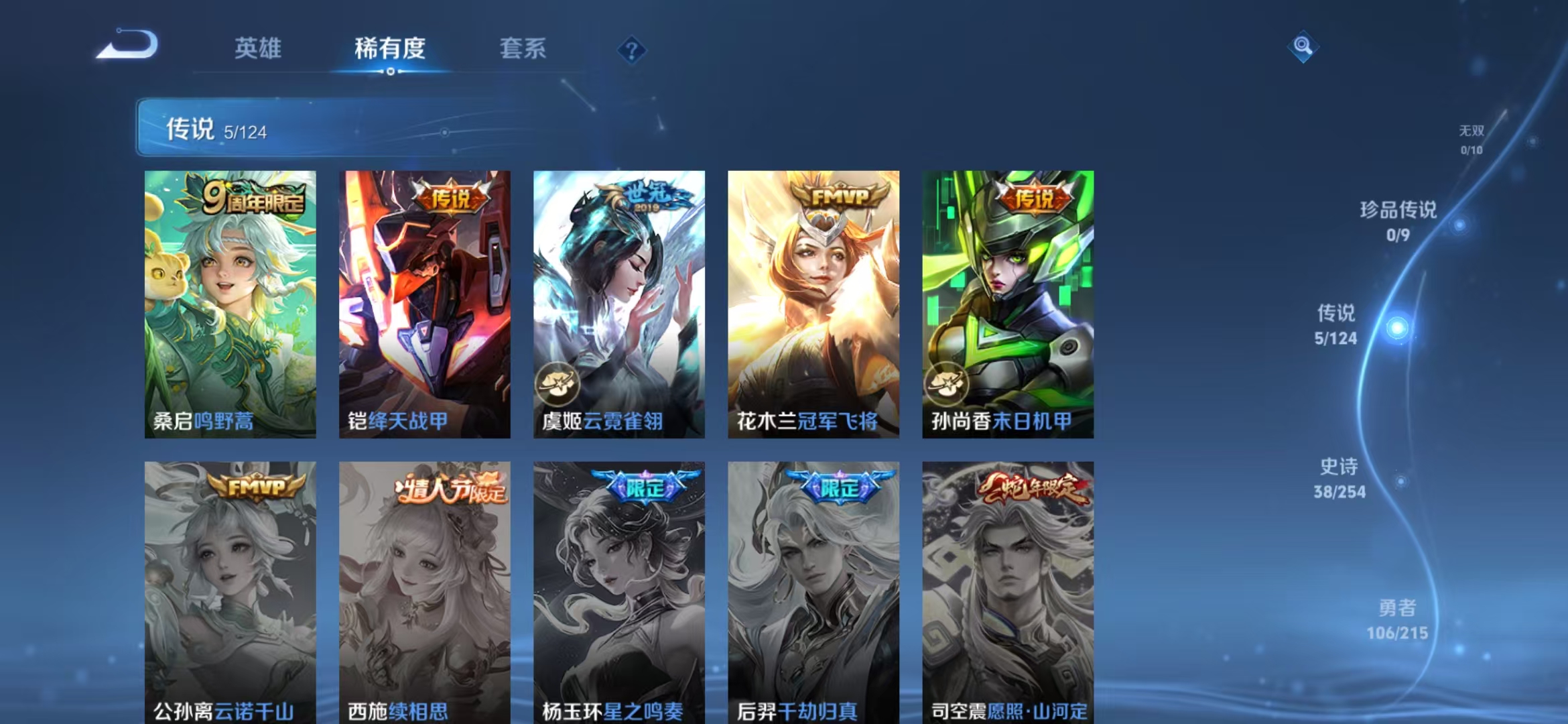
Task: Click the 9周年限定 badge on 桑启's card
Action: coord(248,196)
